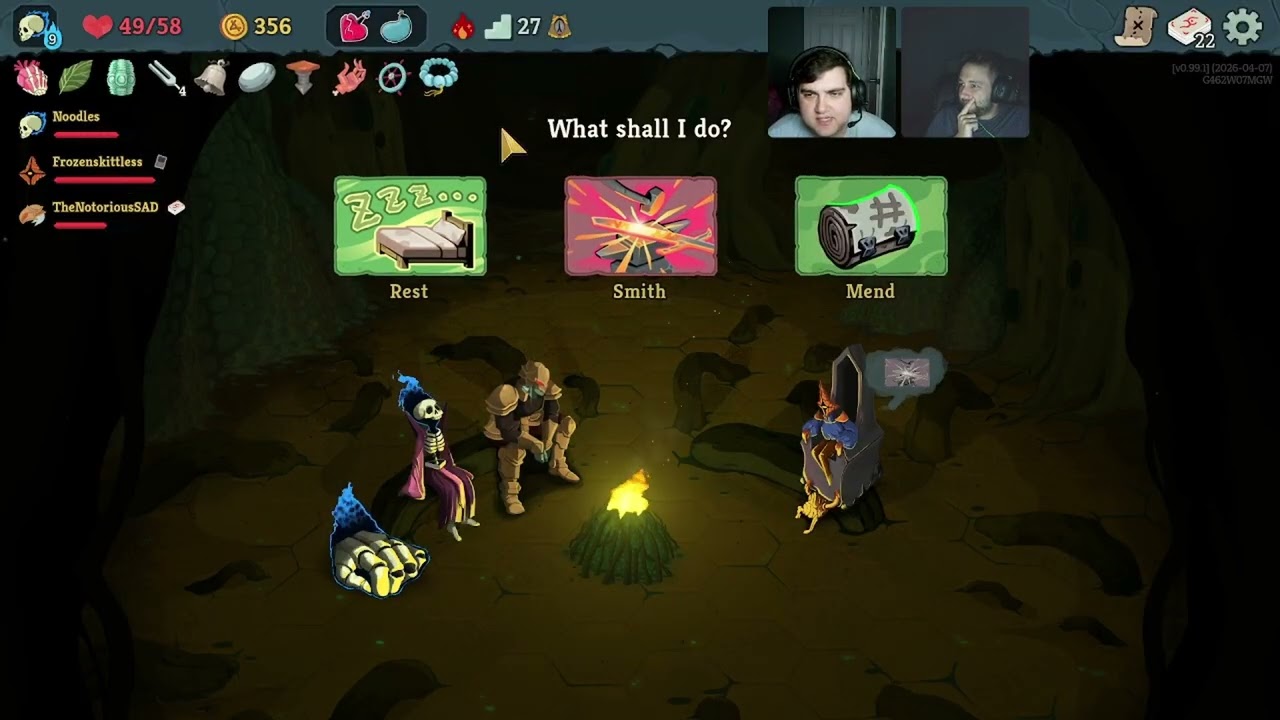This screenshot has height=720, width=1280.
Task: Click the skull character portrait
Action: click(x=37, y=27)
